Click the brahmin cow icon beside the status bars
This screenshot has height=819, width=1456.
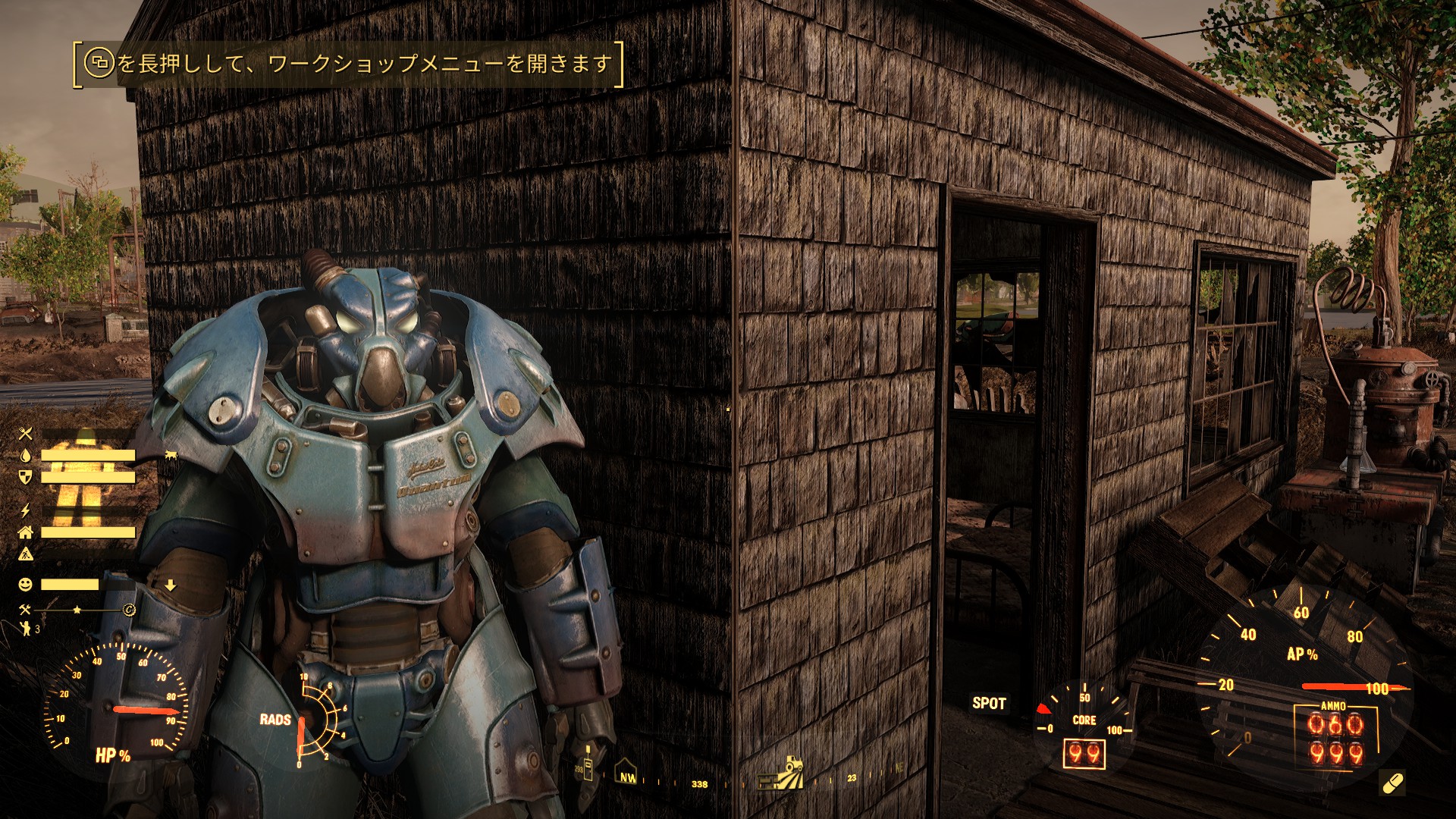(x=171, y=453)
